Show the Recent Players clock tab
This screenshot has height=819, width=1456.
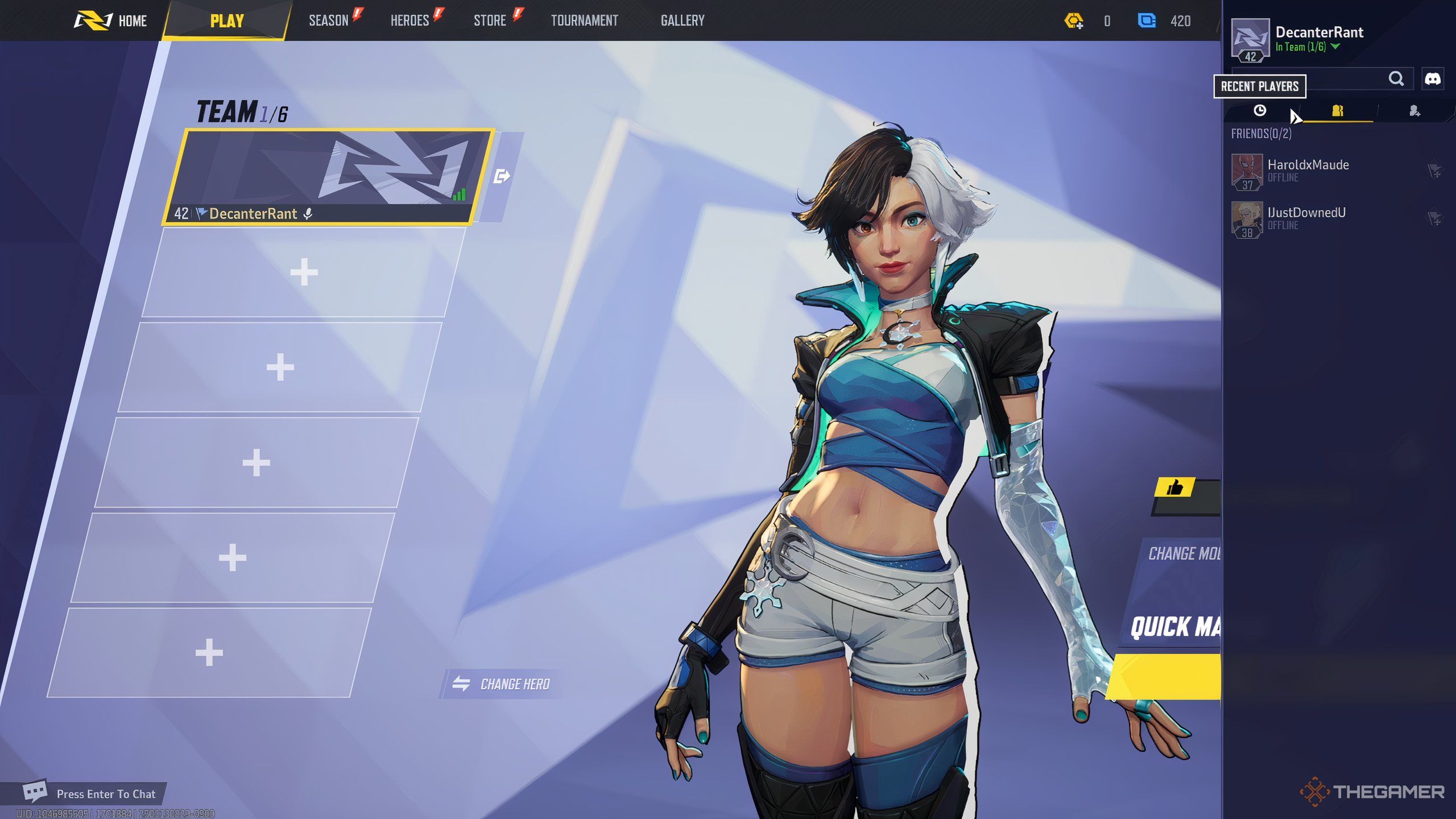click(1260, 110)
